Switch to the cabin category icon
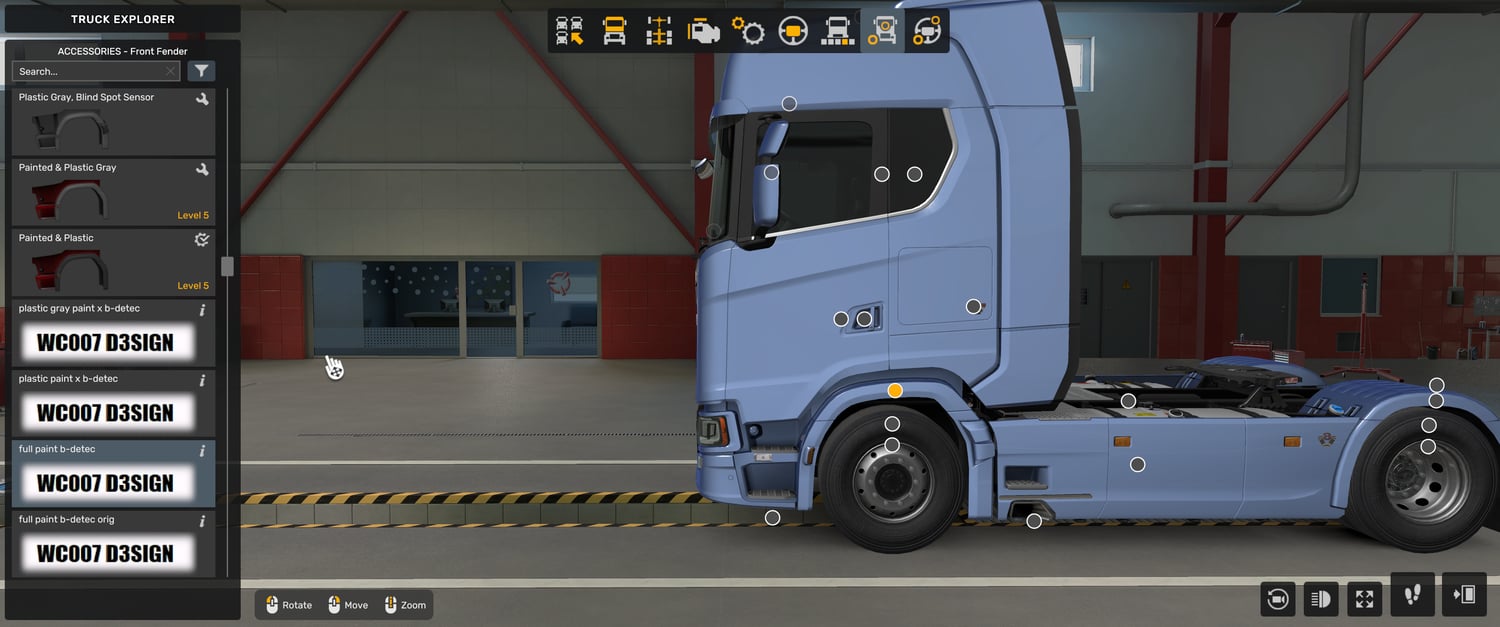 click(x=614, y=32)
